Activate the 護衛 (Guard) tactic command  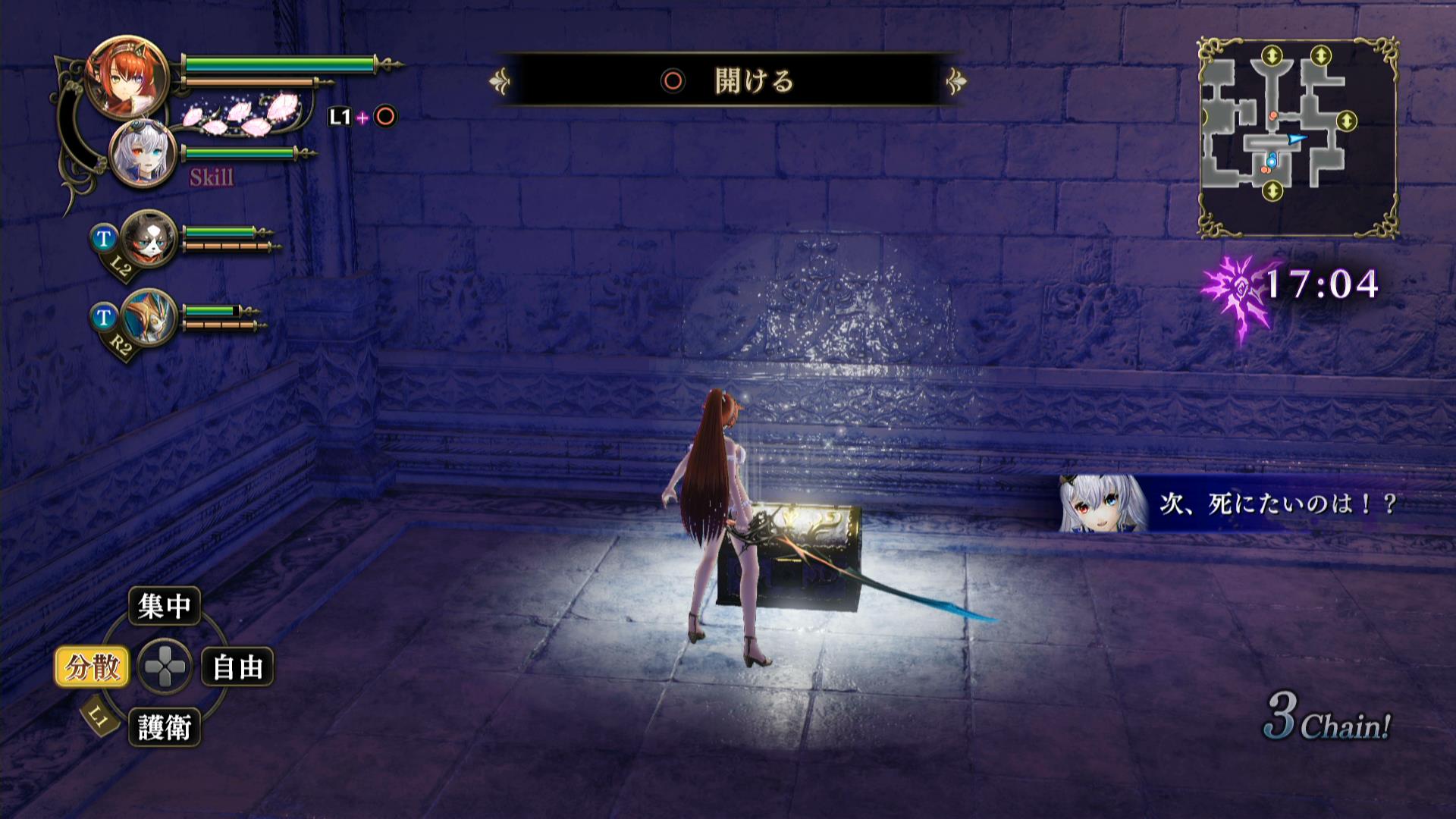[164, 728]
